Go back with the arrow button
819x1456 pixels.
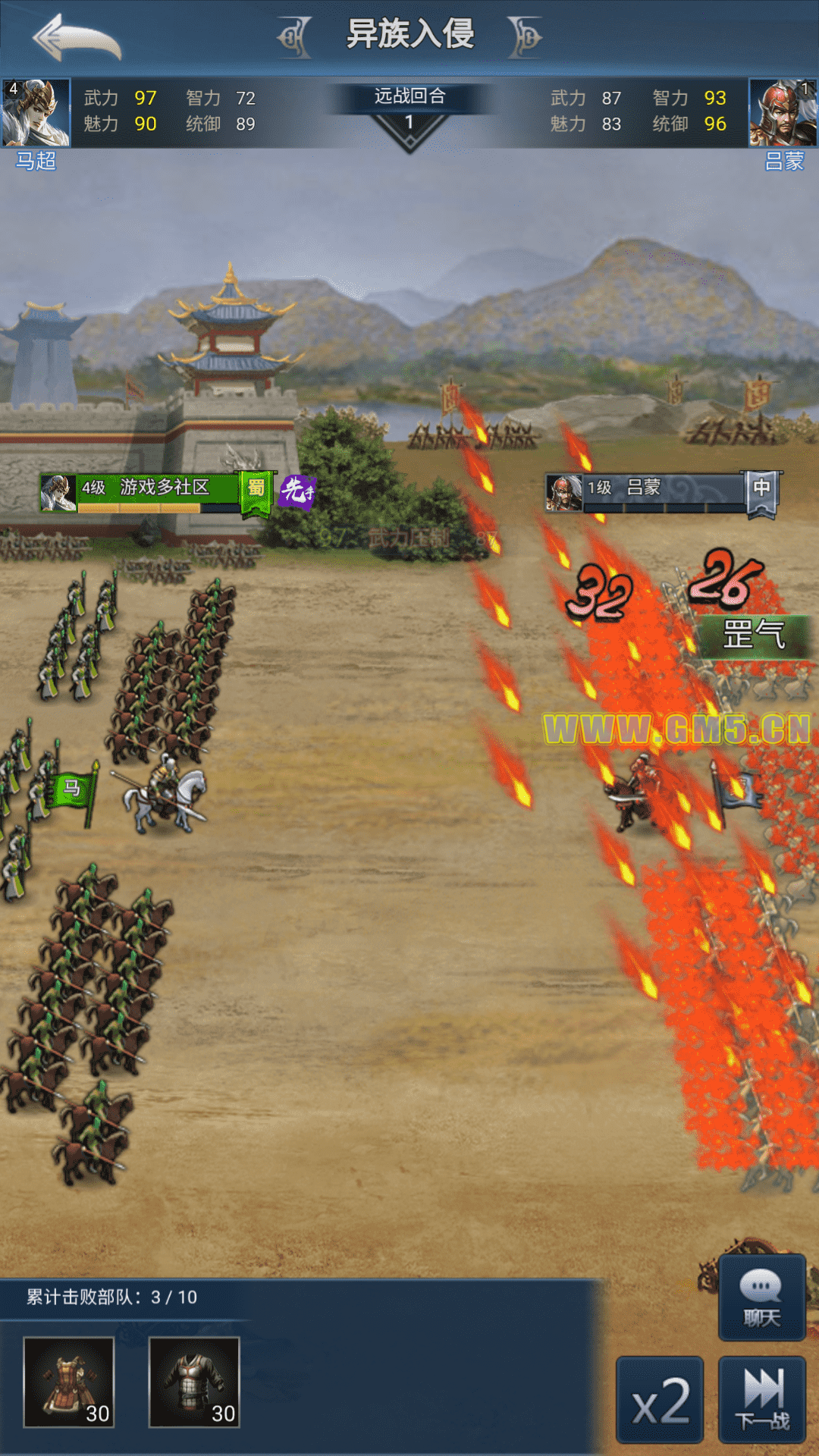(77, 38)
